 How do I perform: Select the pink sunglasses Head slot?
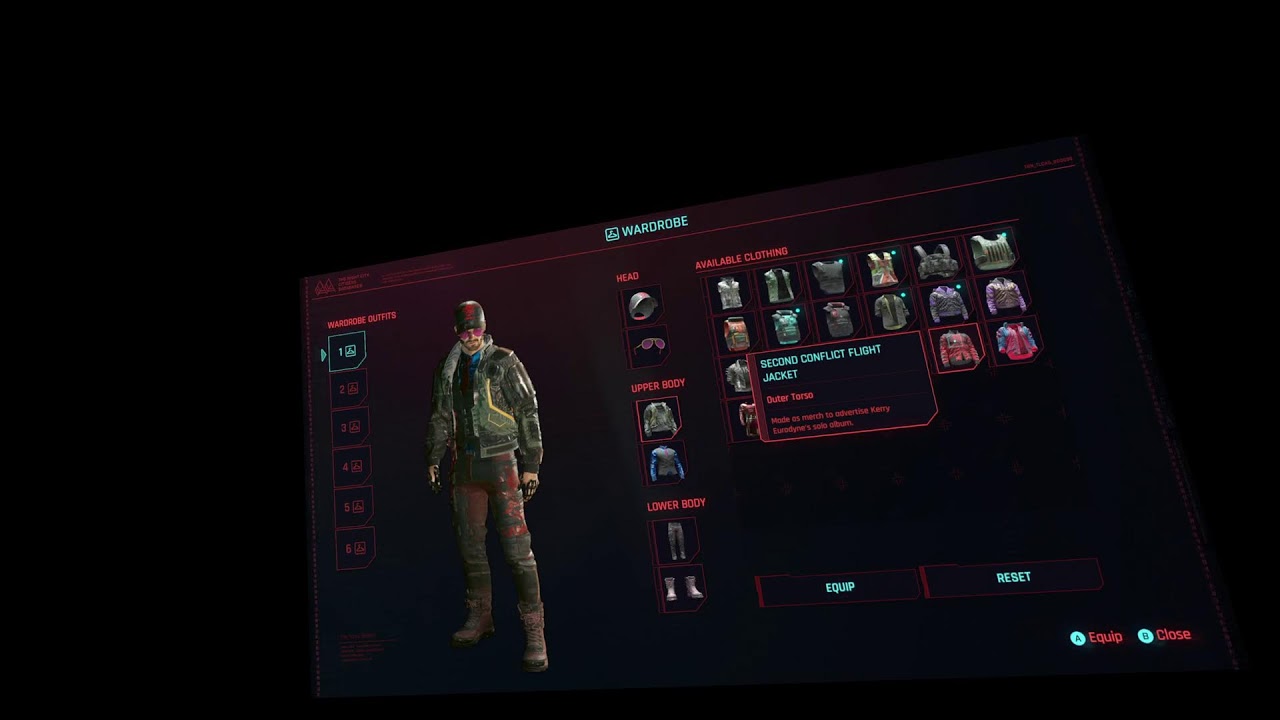click(651, 344)
